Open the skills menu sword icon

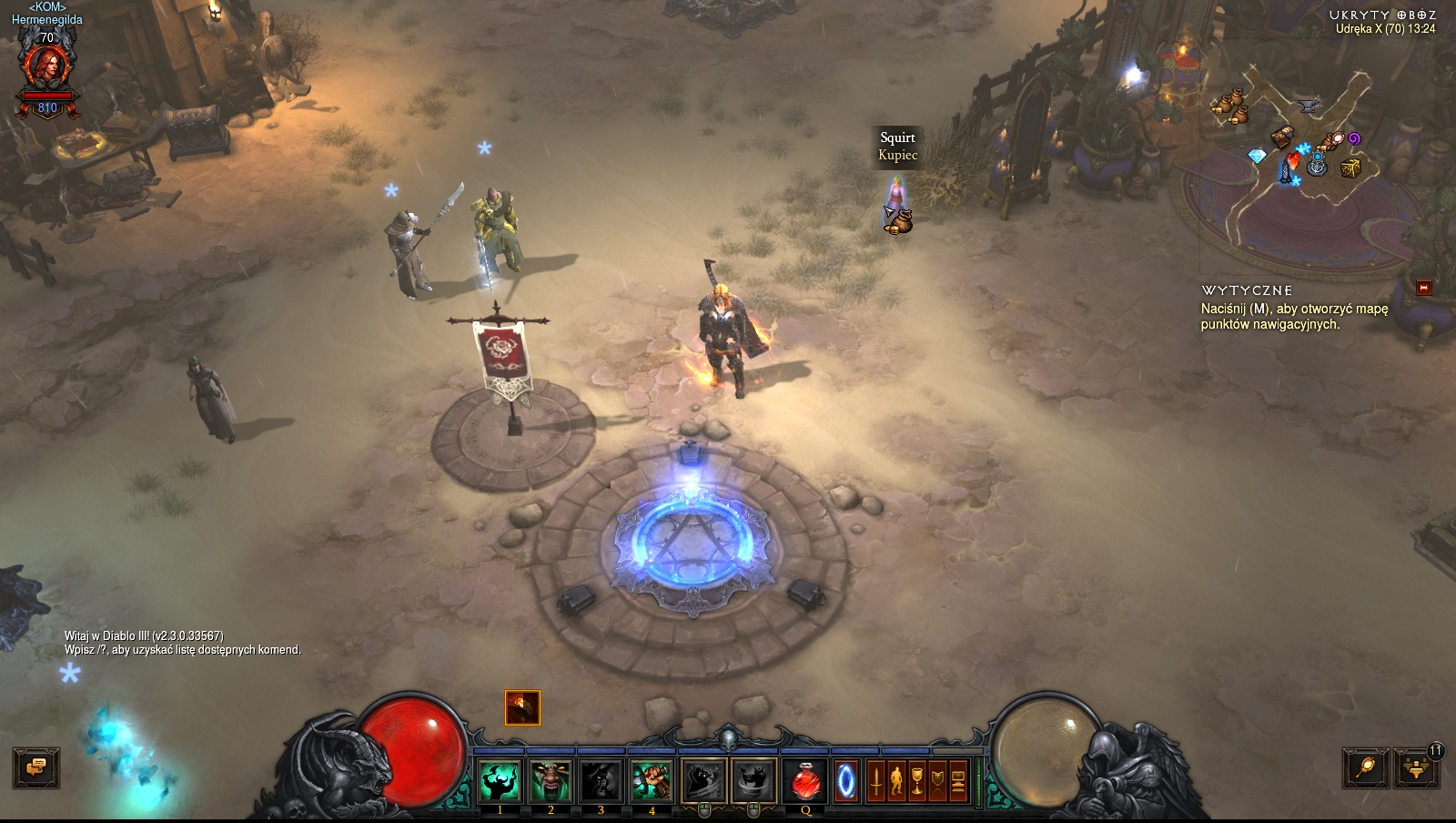click(x=876, y=781)
